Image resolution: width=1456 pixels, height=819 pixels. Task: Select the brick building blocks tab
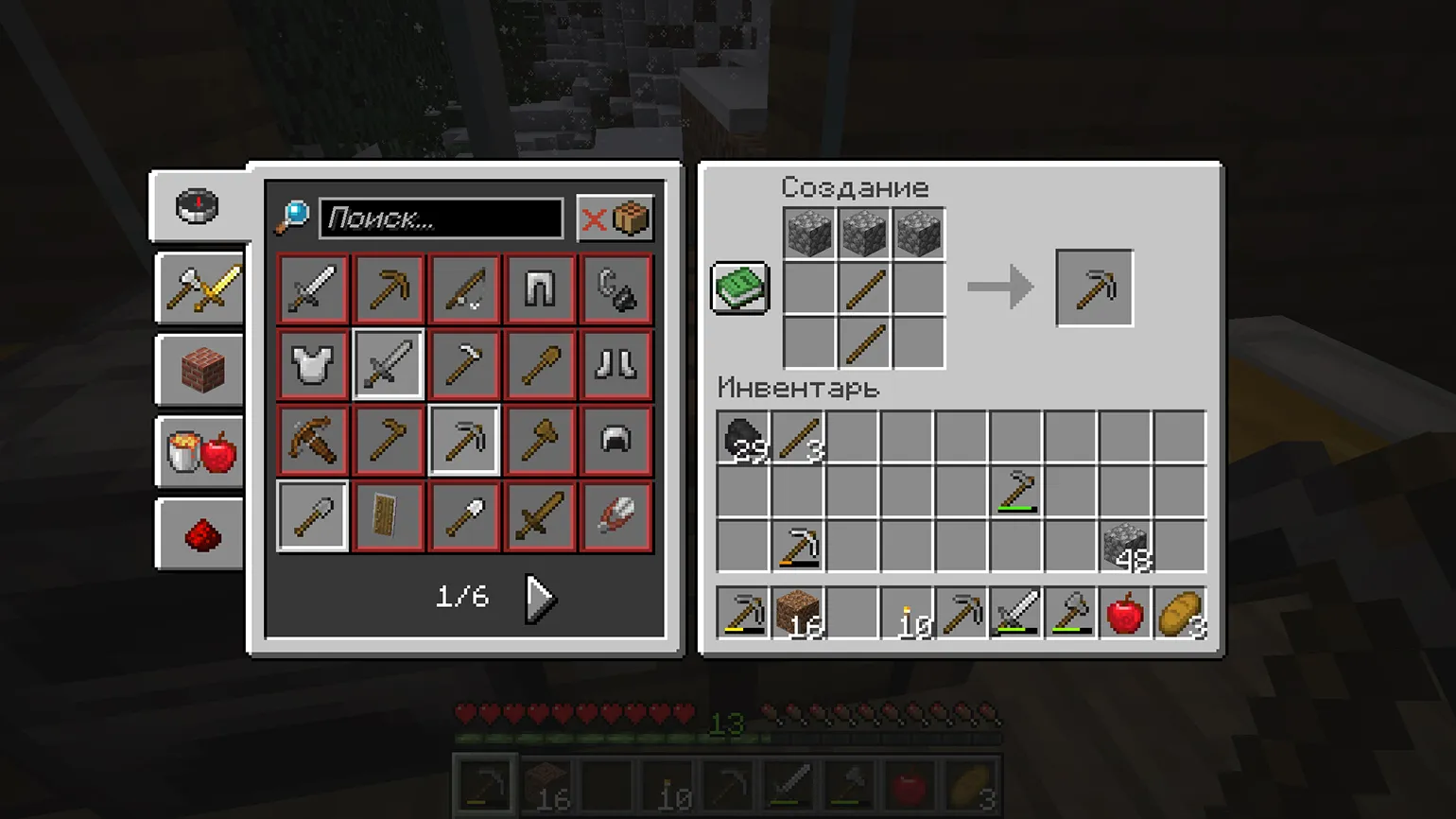201,371
